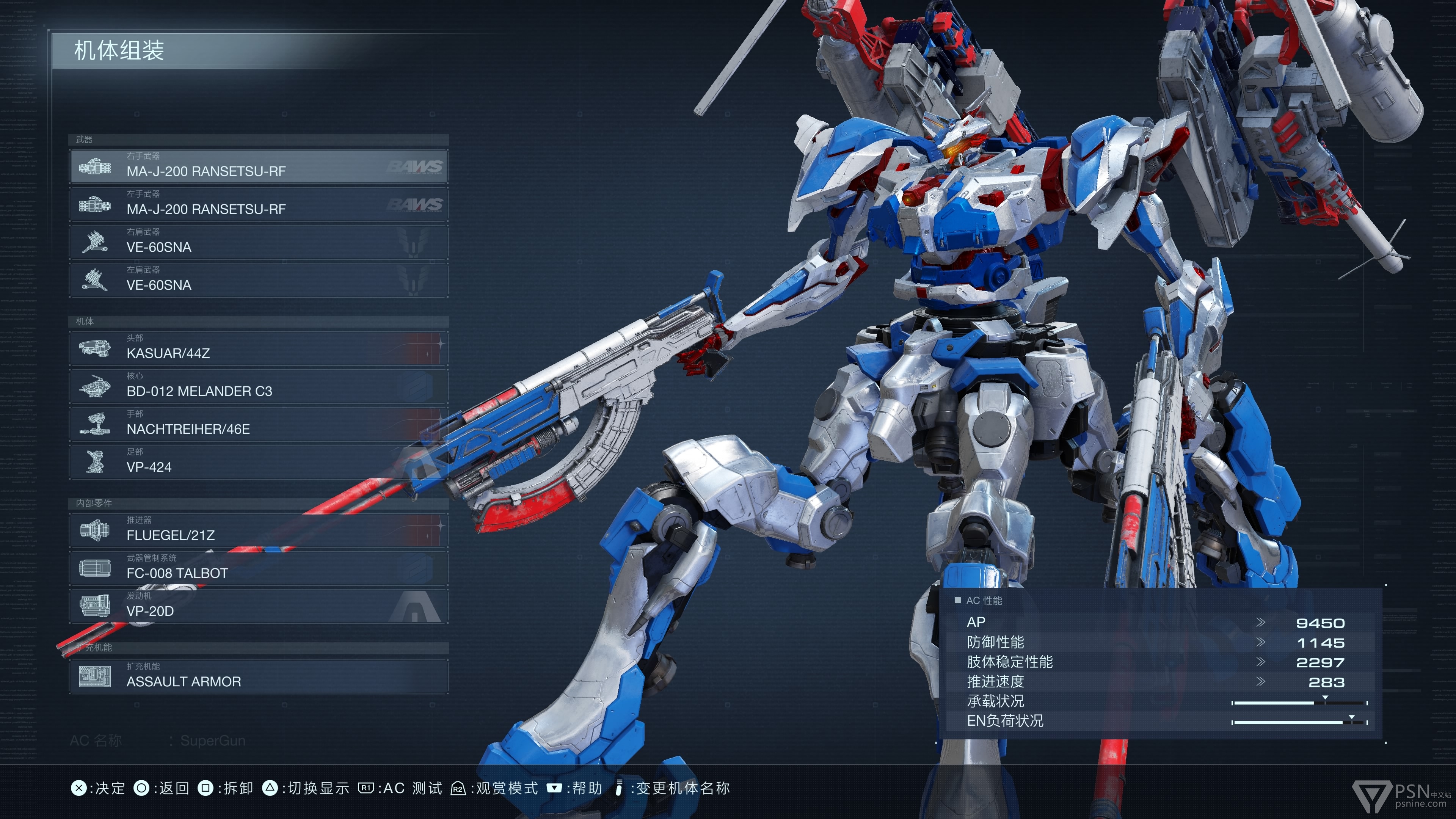
Task: Open the FC-008 TALBOT FCS slot
Action: (258, 568)
